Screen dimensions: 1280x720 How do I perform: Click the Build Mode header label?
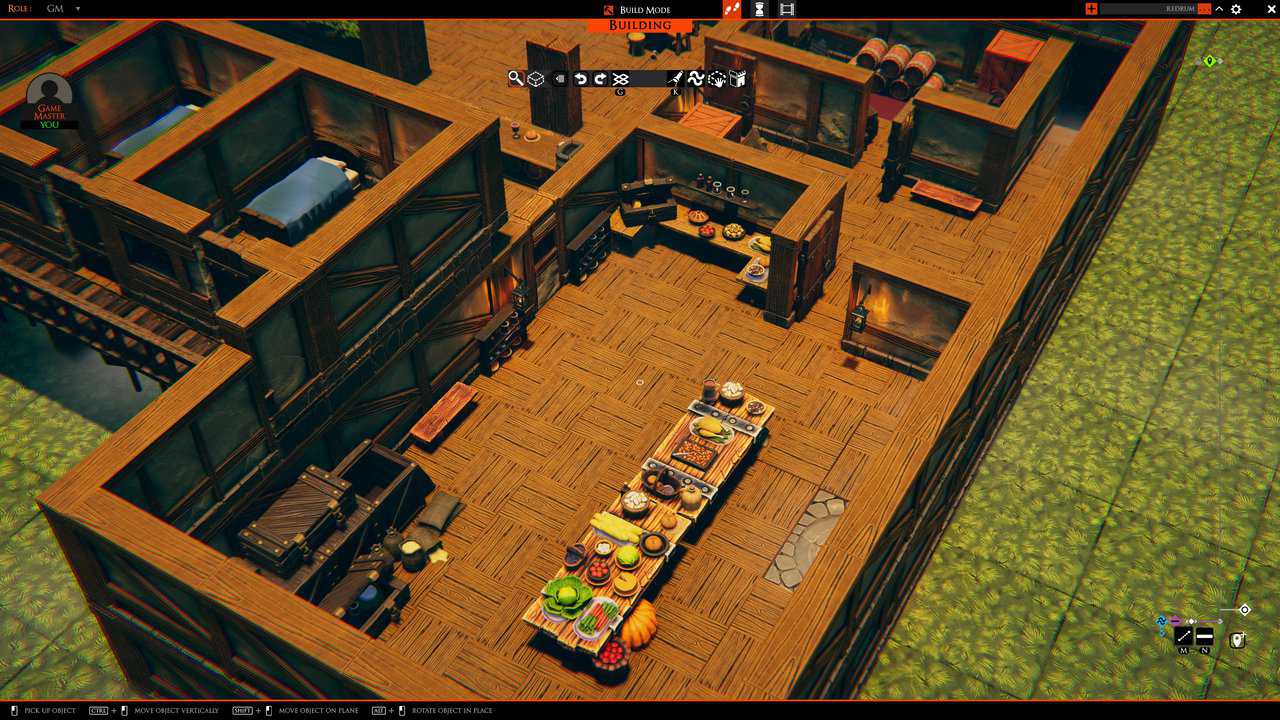click(647, 9)
